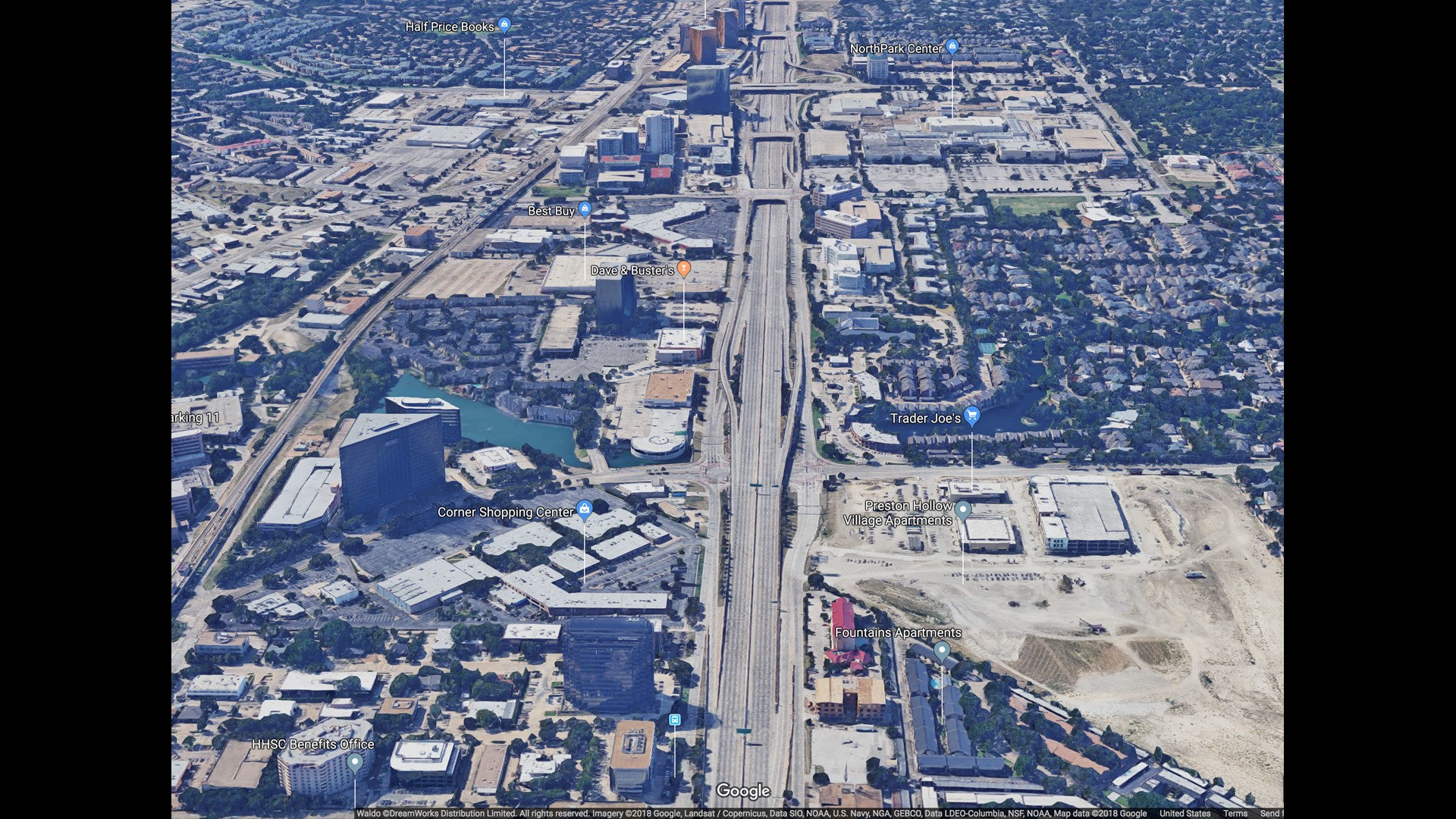This screenshot has height=819, width=1456.
Task: Click the Trader Joe's shopping cart pin
Action: click(973, 417)
